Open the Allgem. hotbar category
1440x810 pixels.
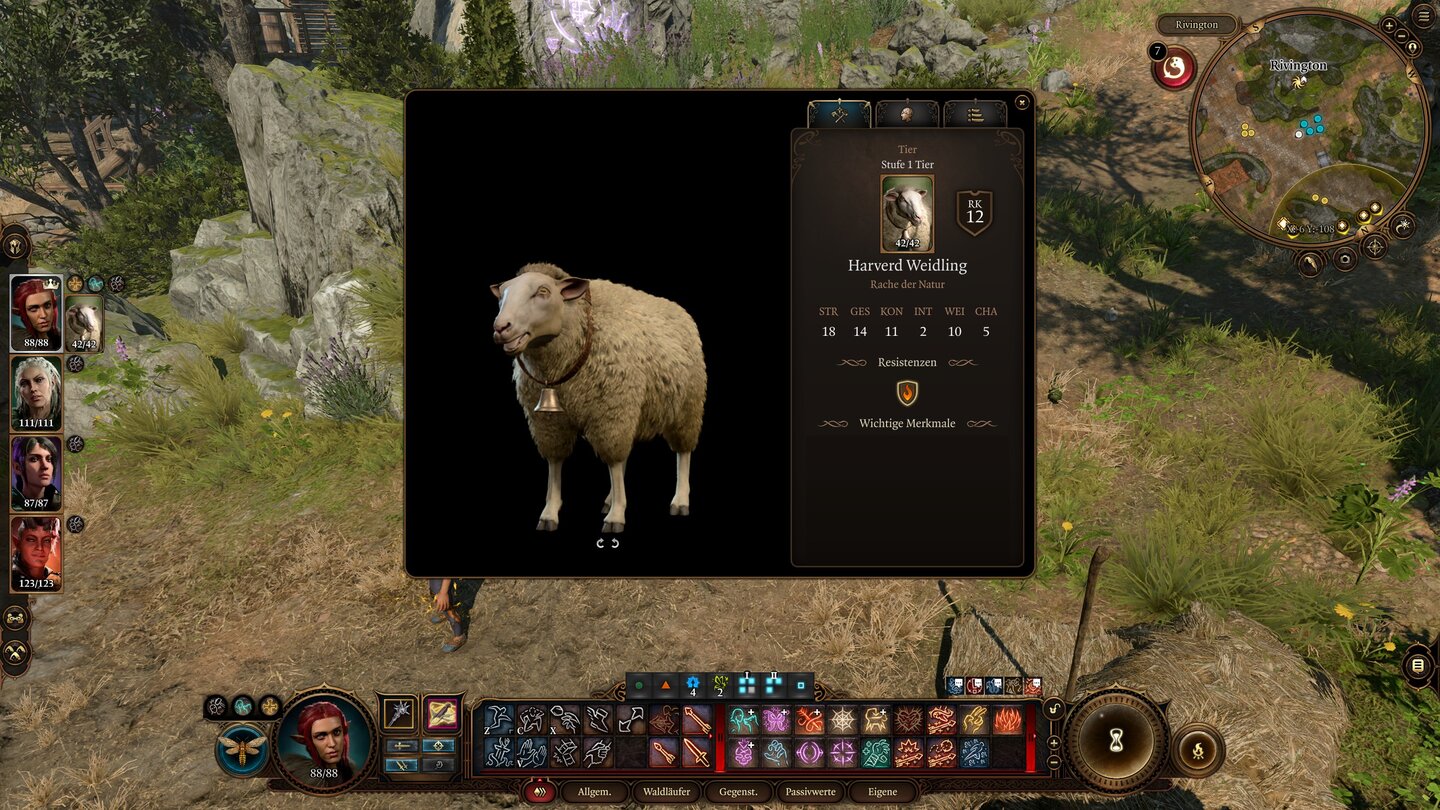[x=594, y=792]
